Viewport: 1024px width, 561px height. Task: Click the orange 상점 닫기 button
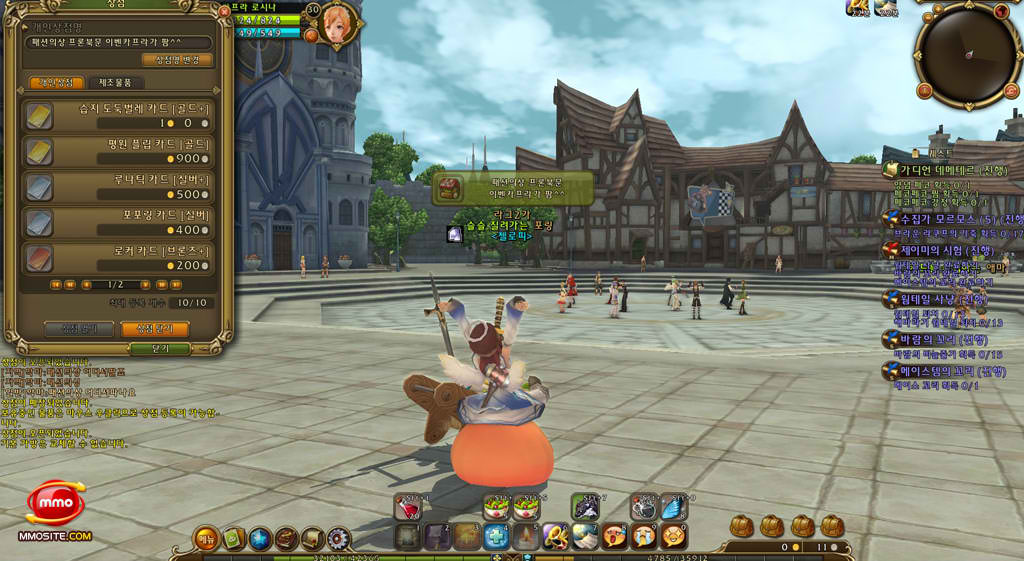pyautogui.click(x=154, y=328)
